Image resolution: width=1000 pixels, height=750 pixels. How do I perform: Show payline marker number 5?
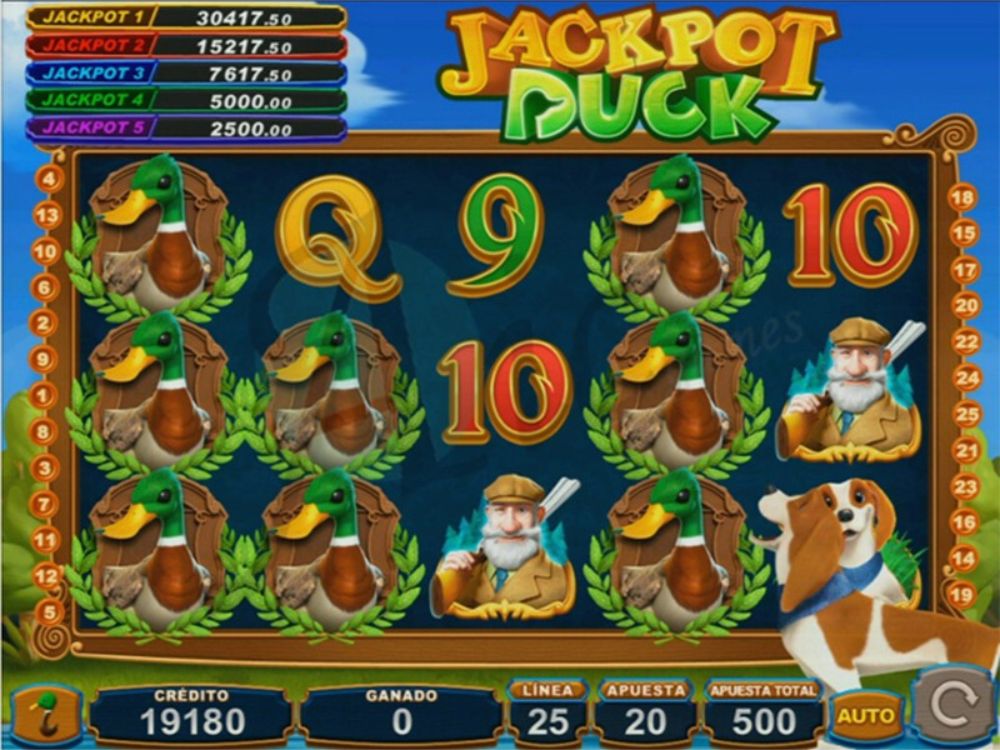point(50,612)
